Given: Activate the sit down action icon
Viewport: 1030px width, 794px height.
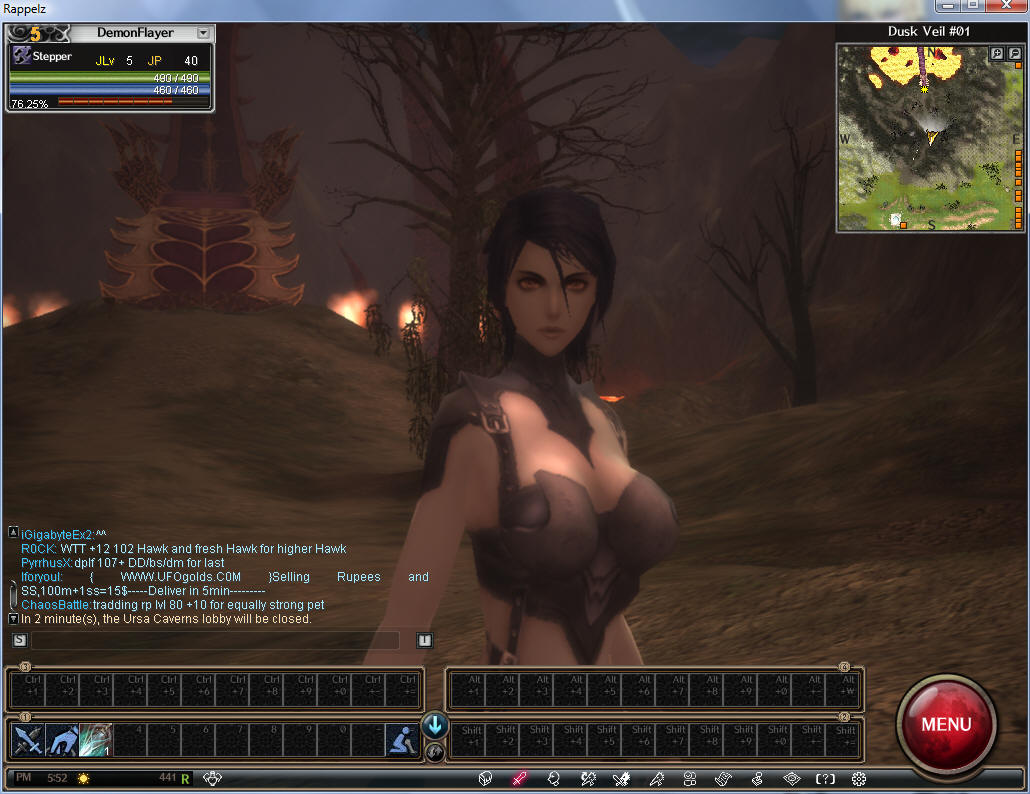Looking at the screenshot, I should point(402,740).
